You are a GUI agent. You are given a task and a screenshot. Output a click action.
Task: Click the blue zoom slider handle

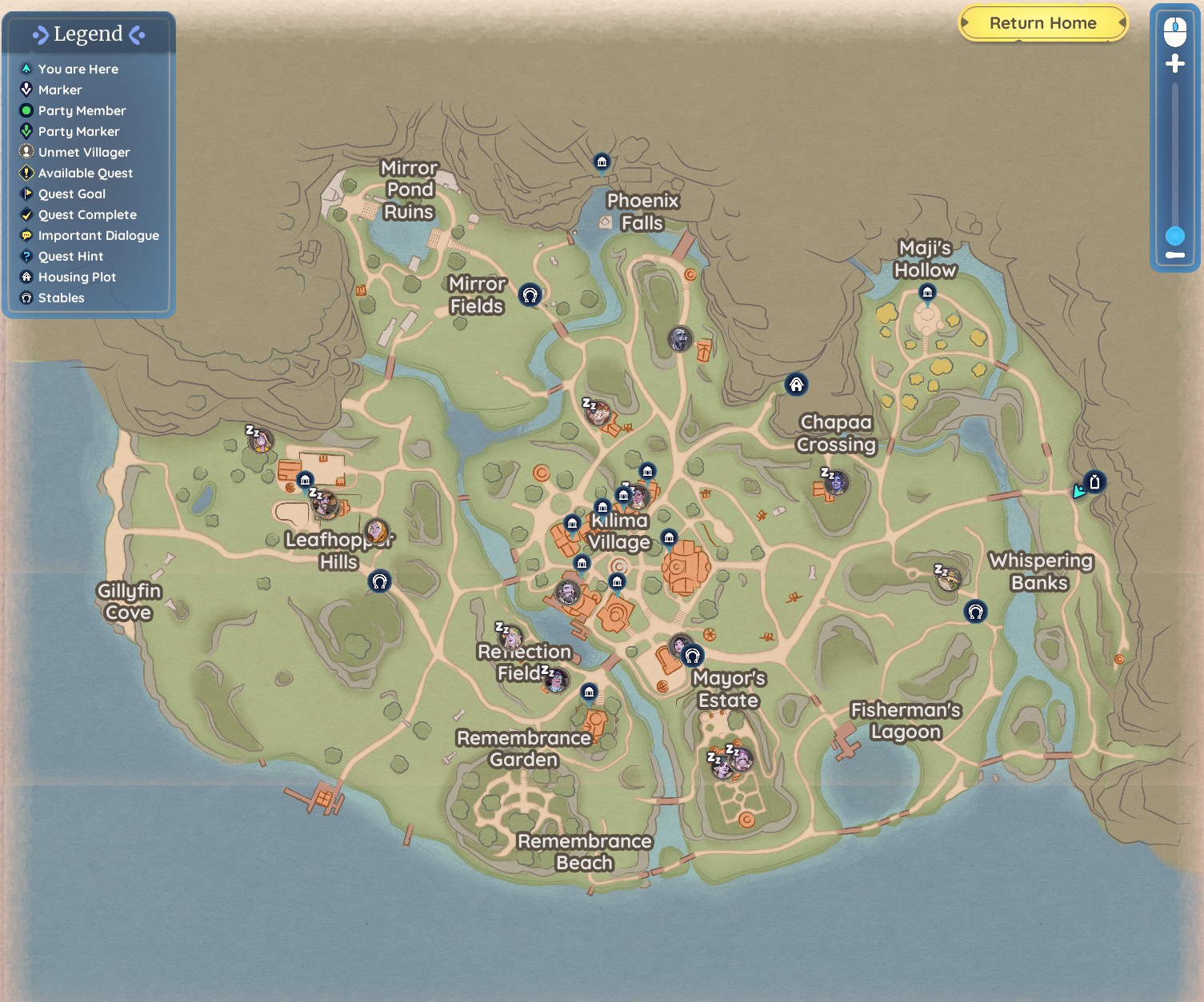click(1174, 236)
